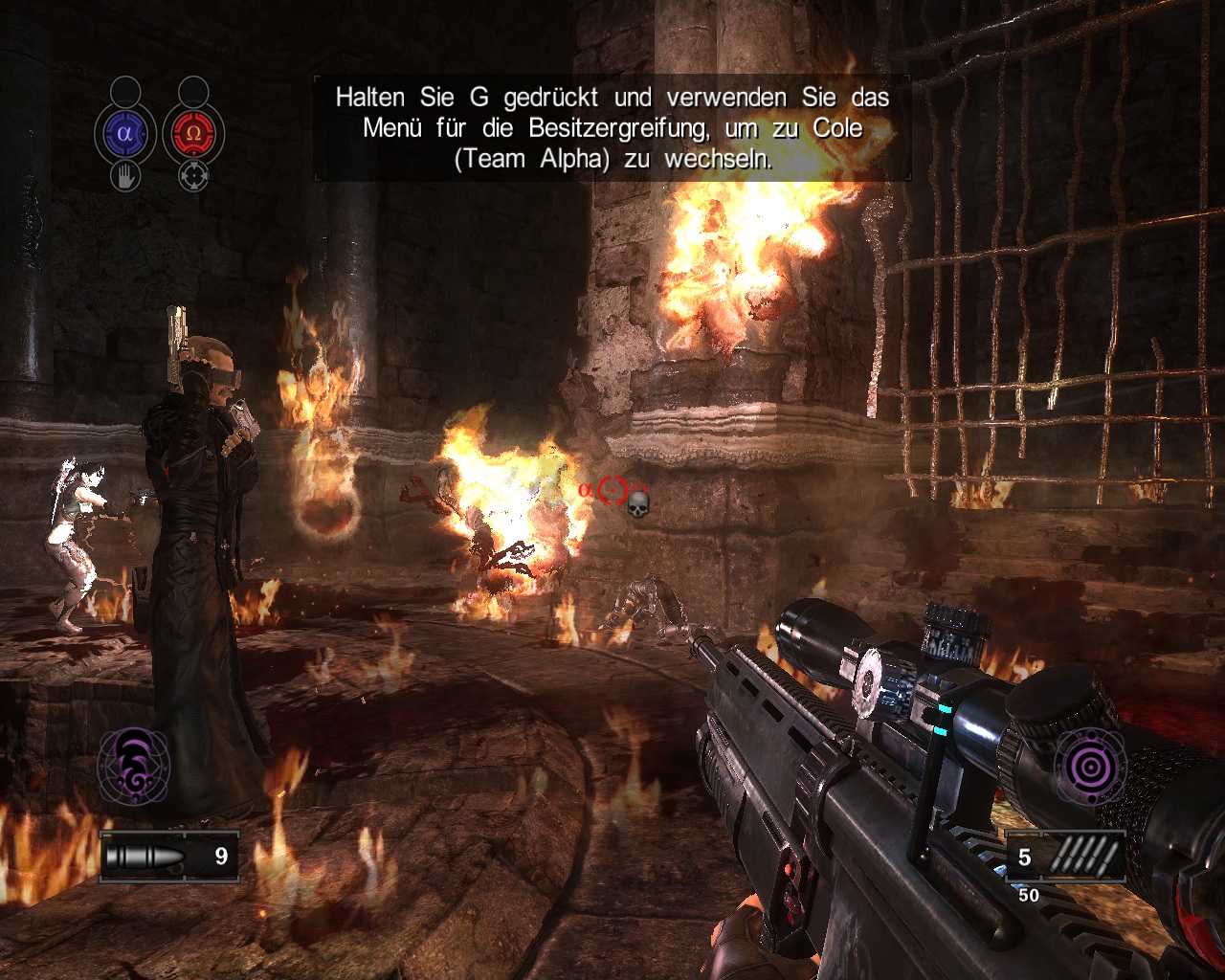Viewport: 1225px width, 980px height.
Task: Click the hand order icon under Alpha
Action: pos(125,176)
